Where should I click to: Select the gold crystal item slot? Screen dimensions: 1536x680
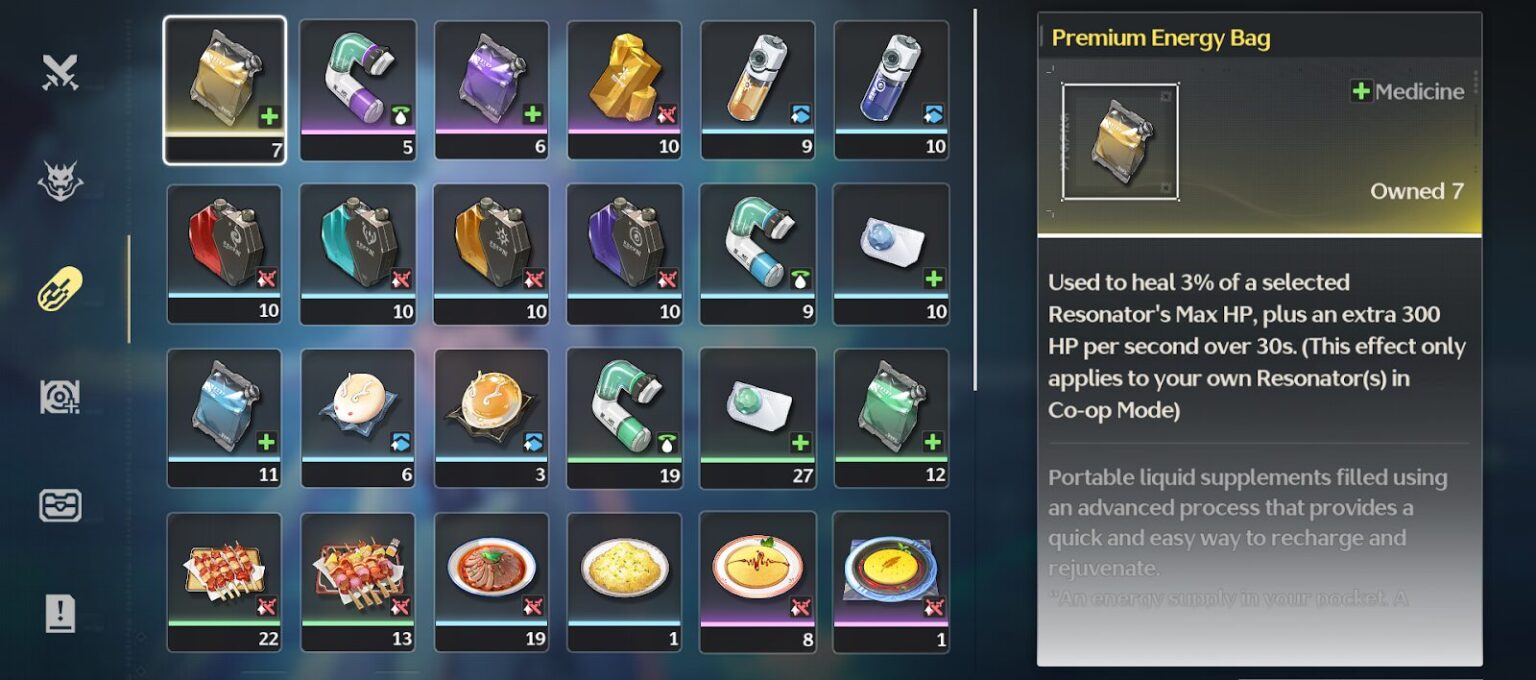pyautogui.click(x=624, y=88)
